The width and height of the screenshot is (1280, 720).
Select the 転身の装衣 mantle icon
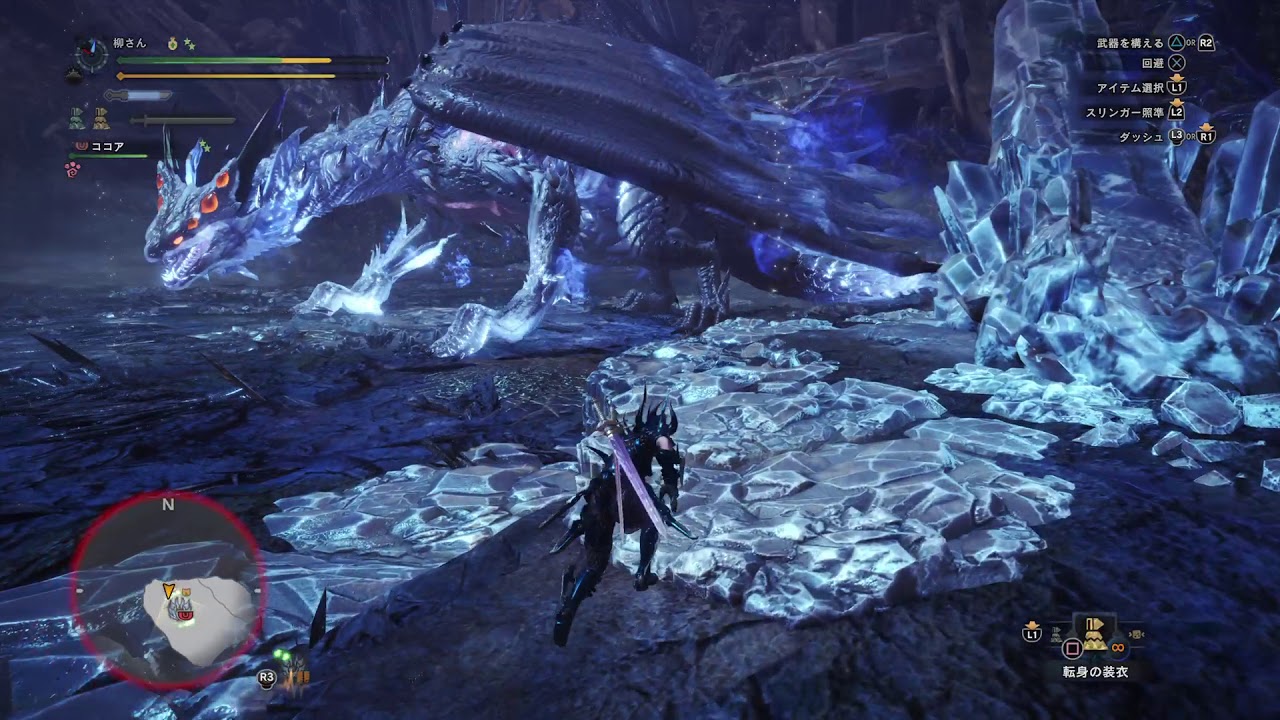(x=1095, y=637)
